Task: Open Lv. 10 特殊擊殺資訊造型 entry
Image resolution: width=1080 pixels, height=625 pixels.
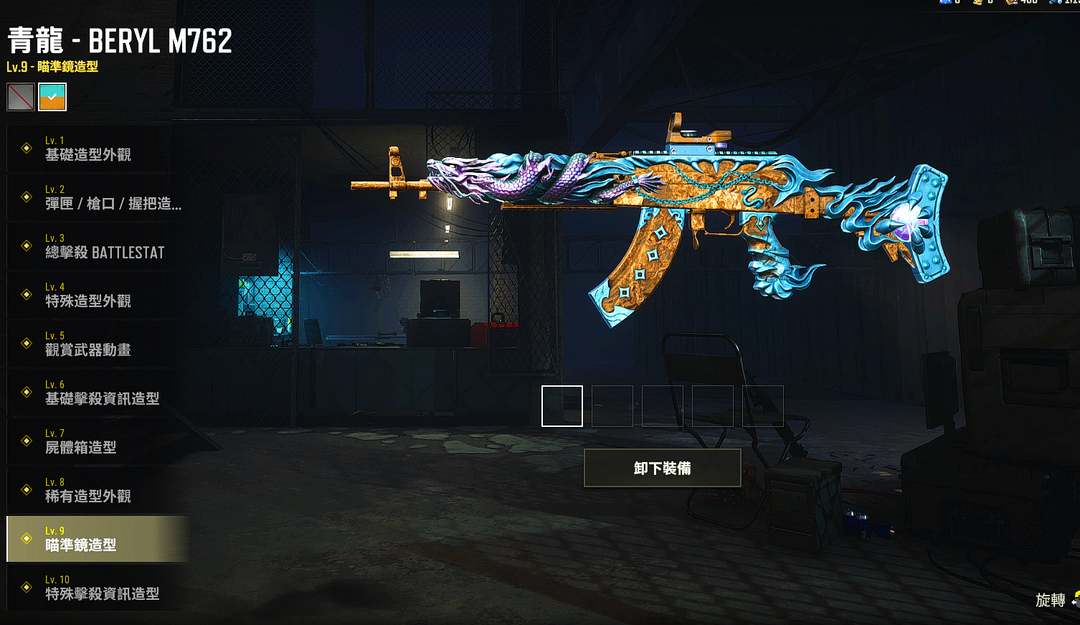Action: pos(95,588)
